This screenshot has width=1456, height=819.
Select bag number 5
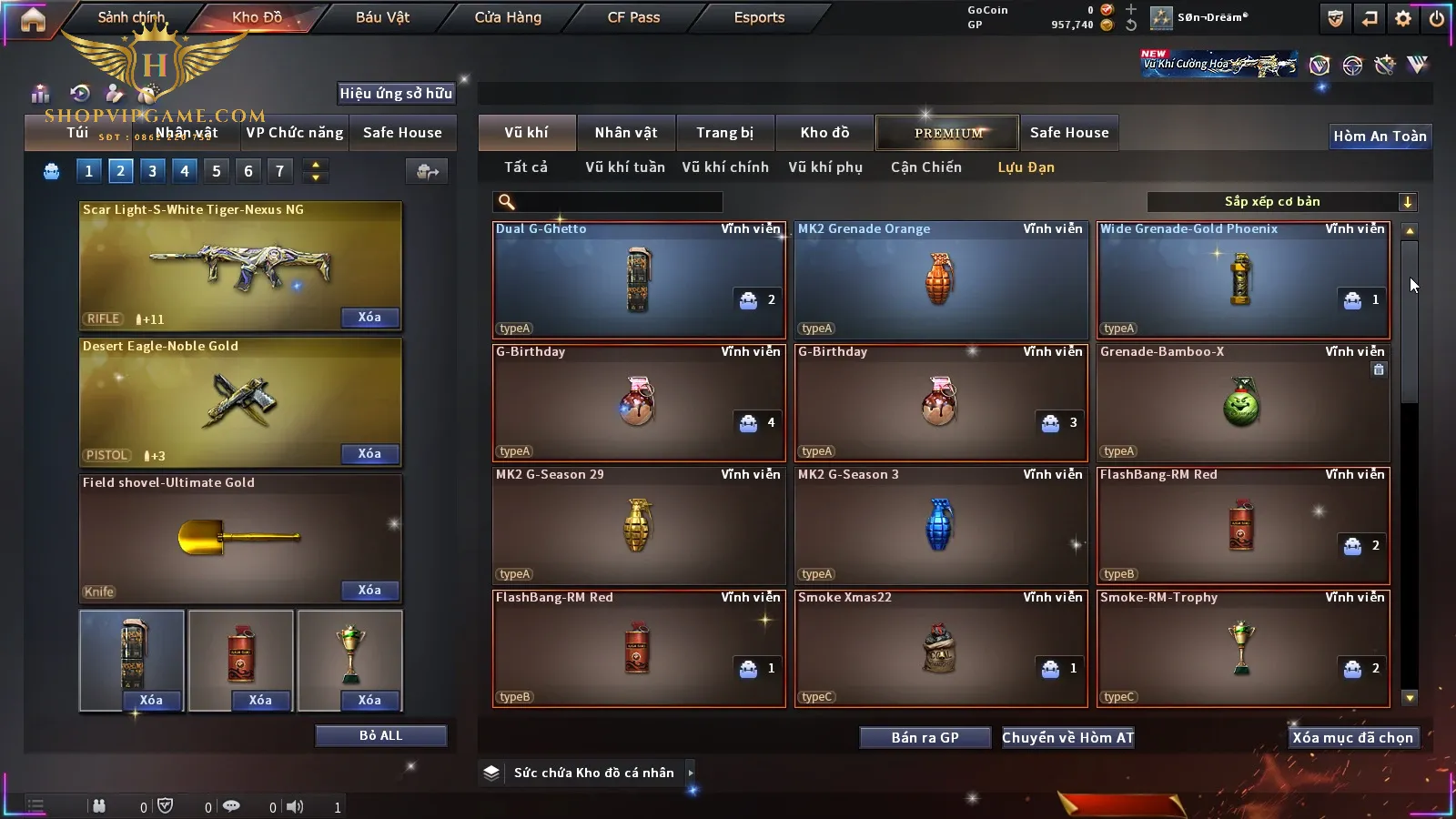(216, 171)
